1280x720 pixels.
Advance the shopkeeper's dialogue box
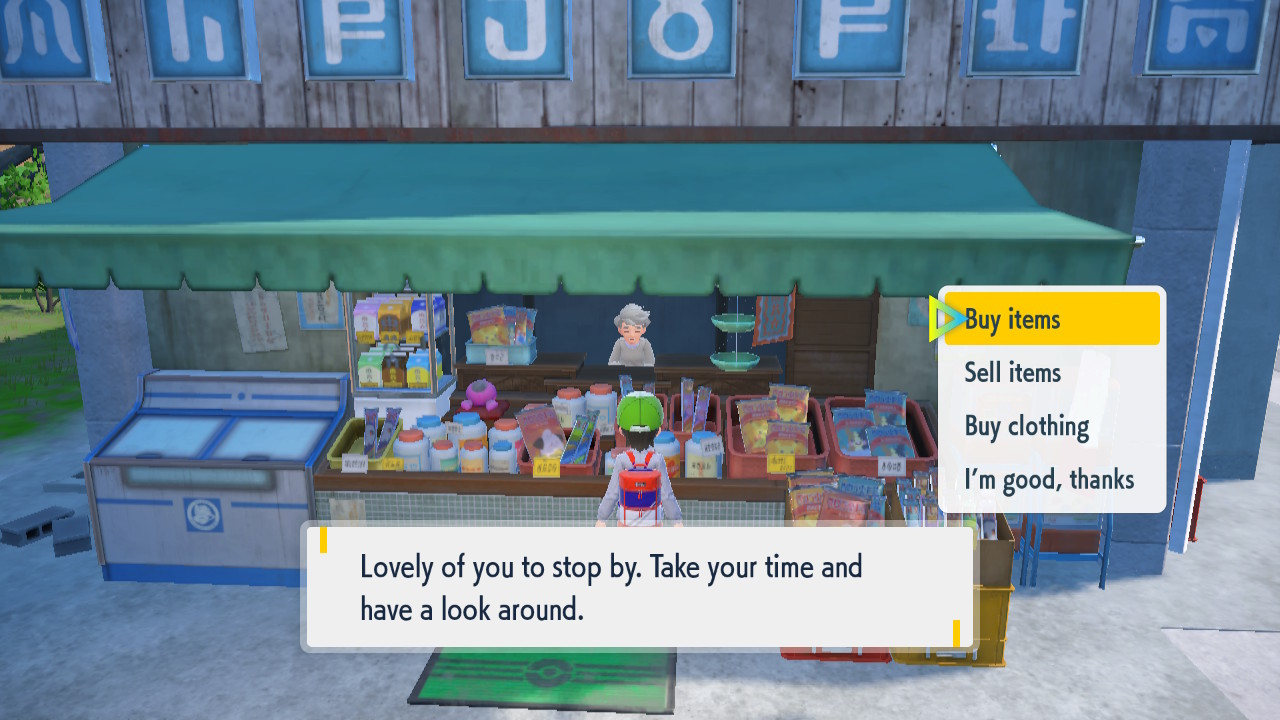(638, 587)
